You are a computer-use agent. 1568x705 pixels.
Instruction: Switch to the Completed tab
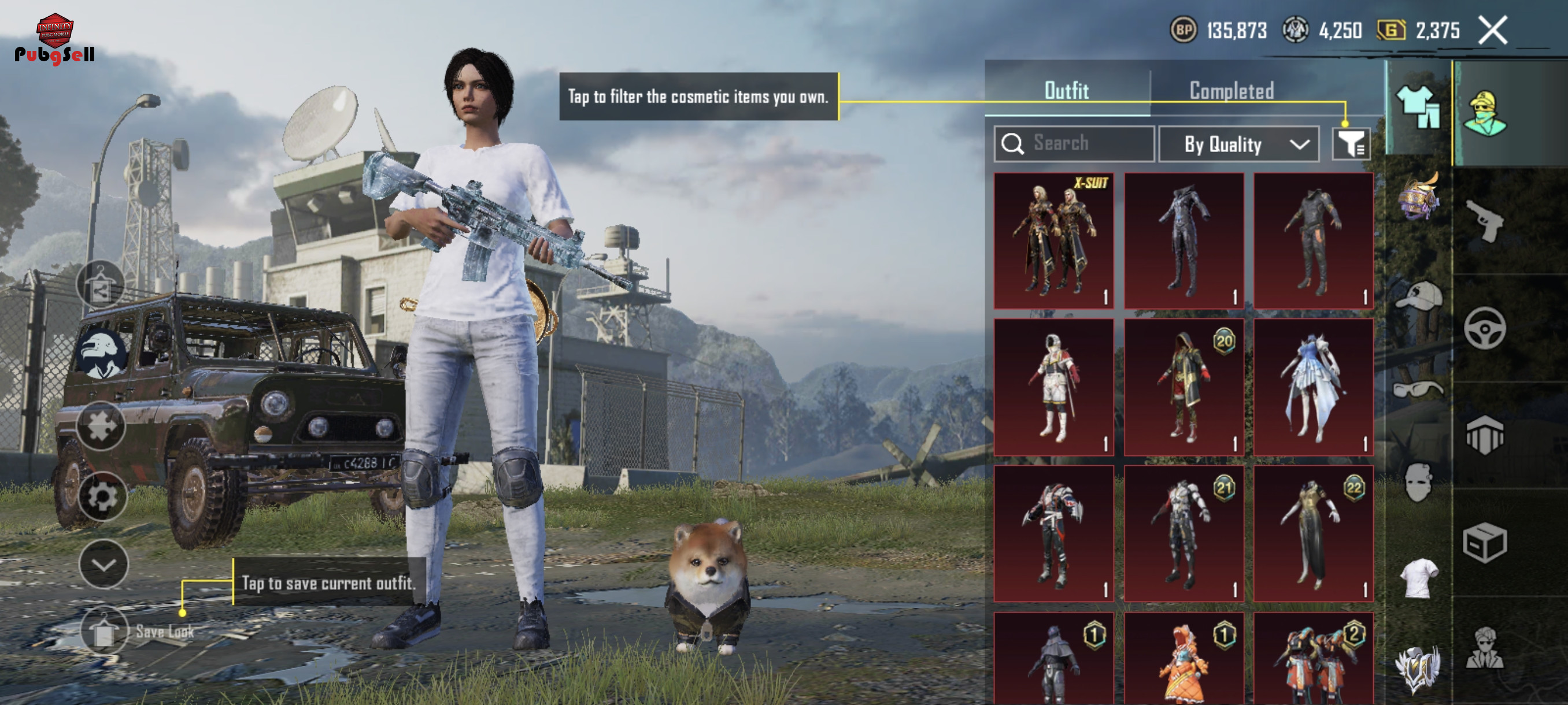(x=1232, y=91)
